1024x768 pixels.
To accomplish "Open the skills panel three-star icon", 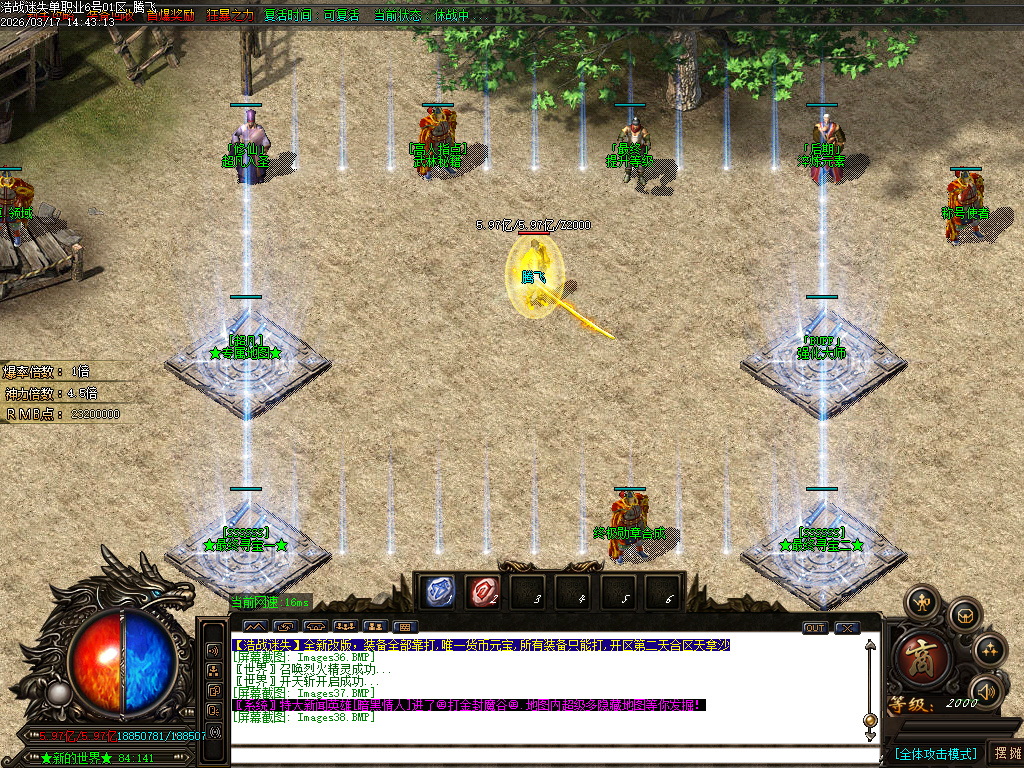I will [x=989, y=651].
